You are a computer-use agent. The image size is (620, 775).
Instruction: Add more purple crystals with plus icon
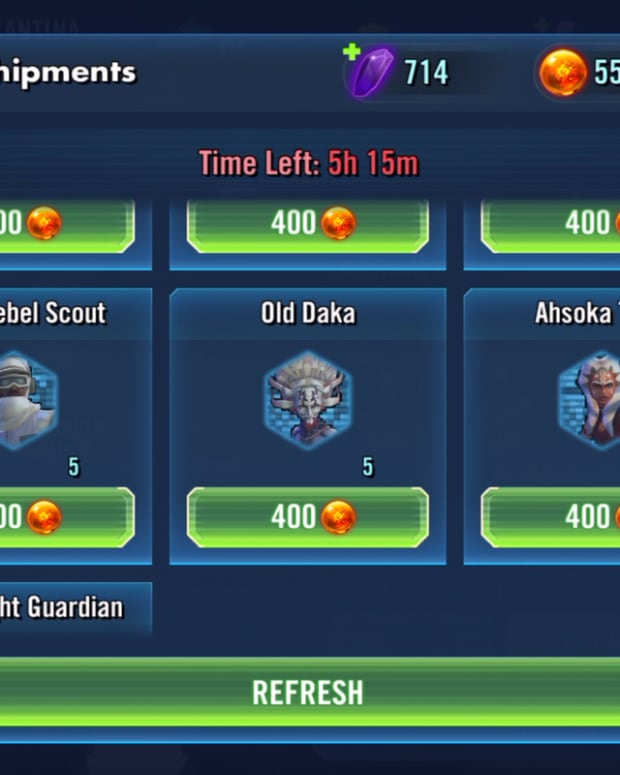352,52
